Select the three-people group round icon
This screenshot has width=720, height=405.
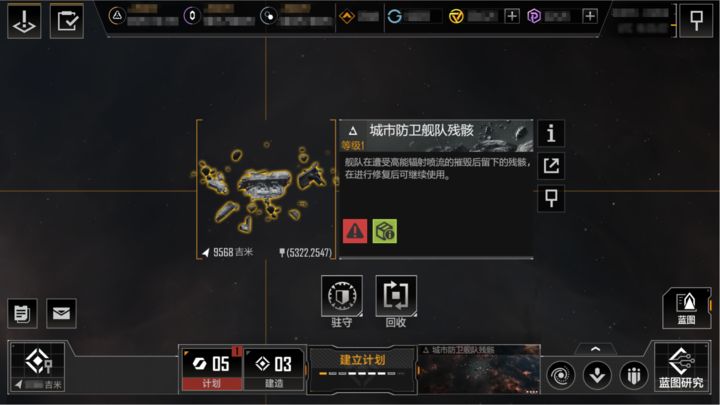(x=633, y=375)
